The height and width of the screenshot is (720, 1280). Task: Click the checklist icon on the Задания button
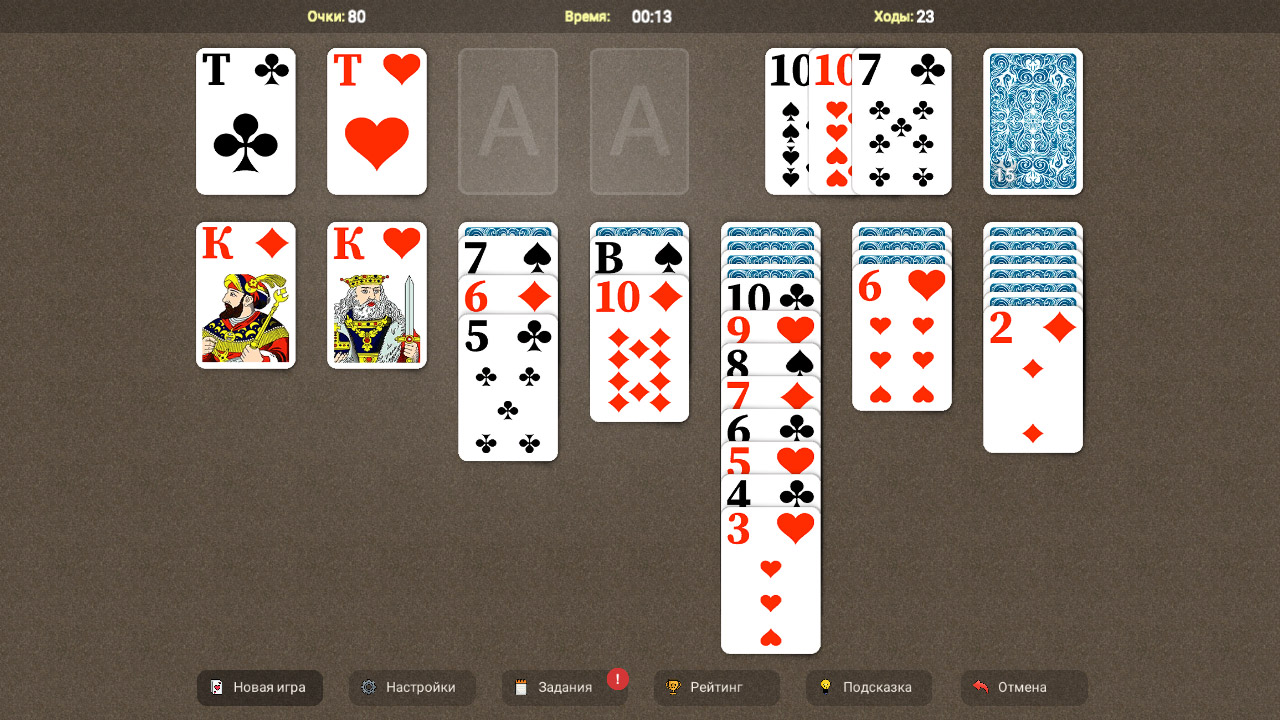(522, 687)
